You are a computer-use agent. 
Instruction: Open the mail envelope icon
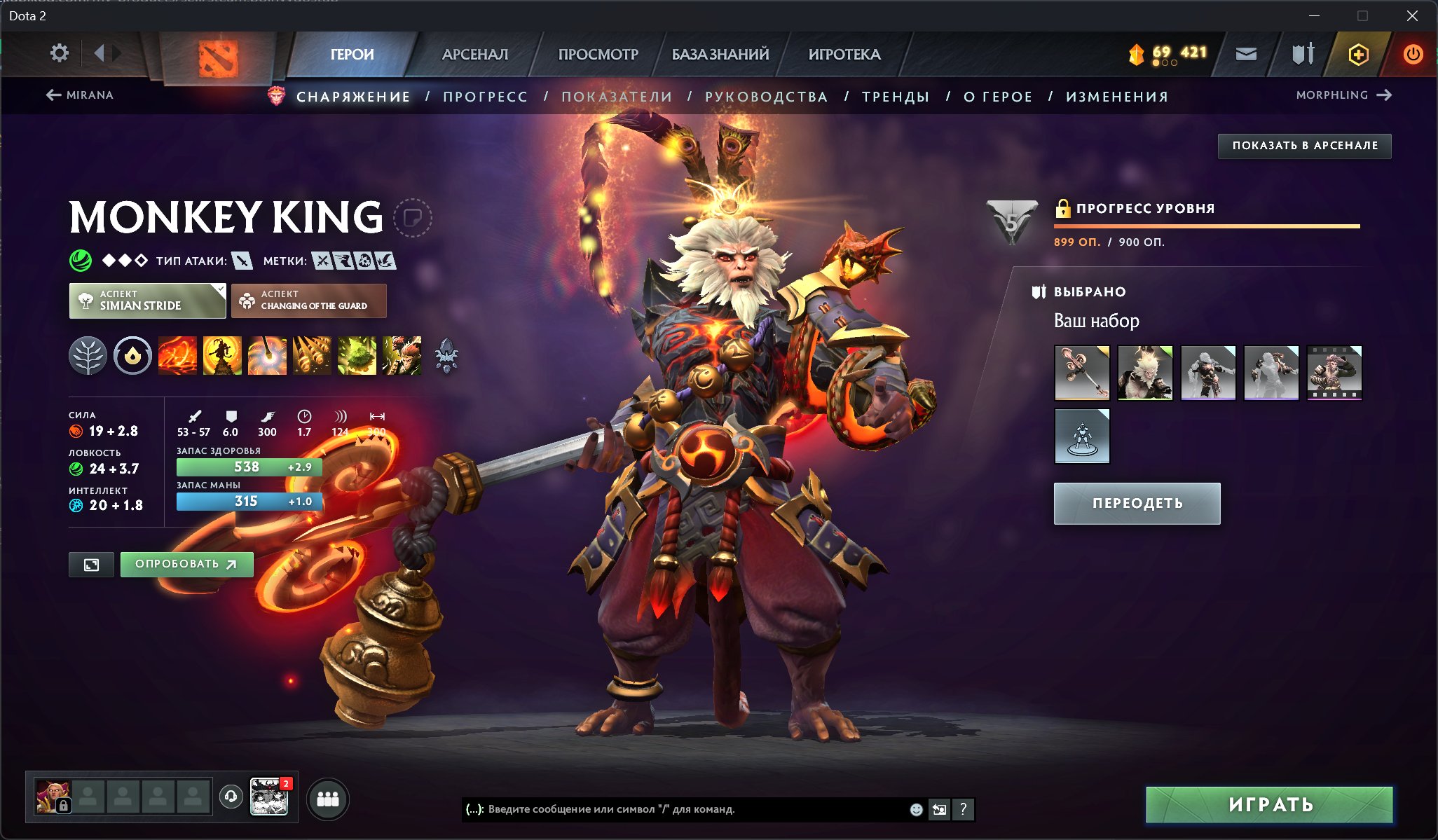coord(1247,53)
